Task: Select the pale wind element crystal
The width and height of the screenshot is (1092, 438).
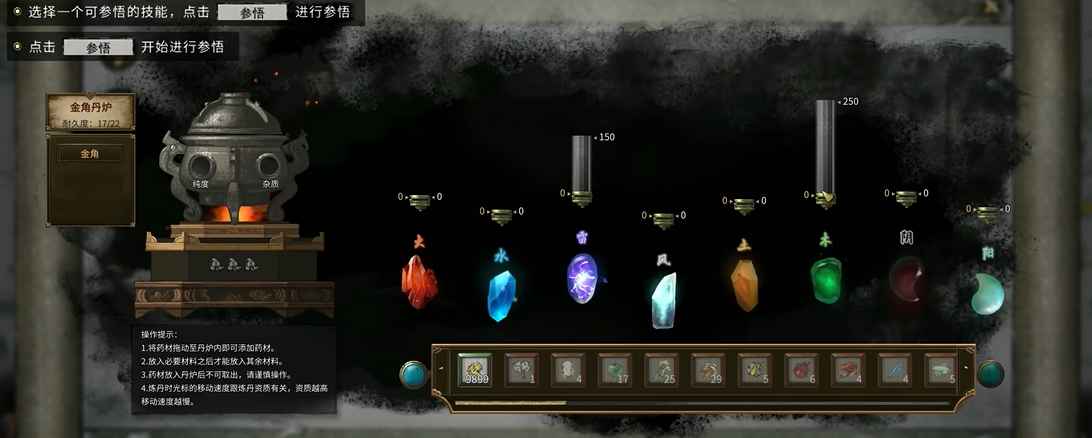Action: click(663, 300)
